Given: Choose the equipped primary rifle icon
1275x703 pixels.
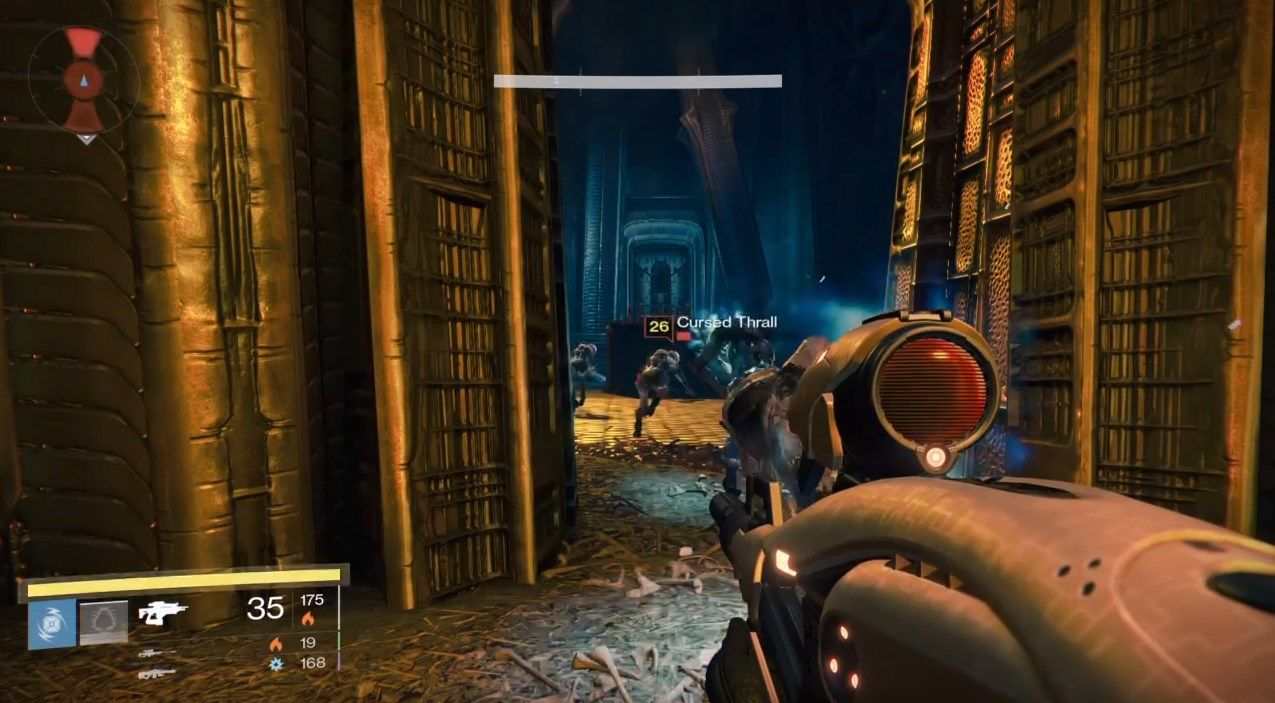Looking at the screenshot, I should (x=163, y=612).
